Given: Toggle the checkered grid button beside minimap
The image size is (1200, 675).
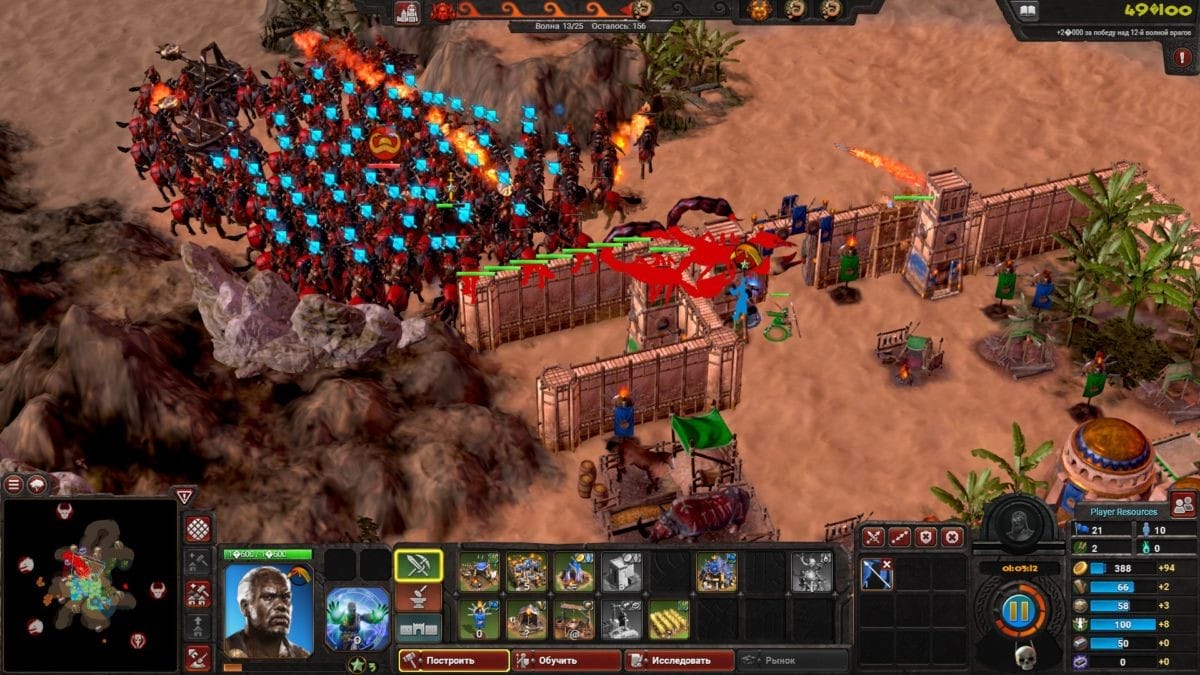Looking at the screenshot, I should tap(198, 529).
